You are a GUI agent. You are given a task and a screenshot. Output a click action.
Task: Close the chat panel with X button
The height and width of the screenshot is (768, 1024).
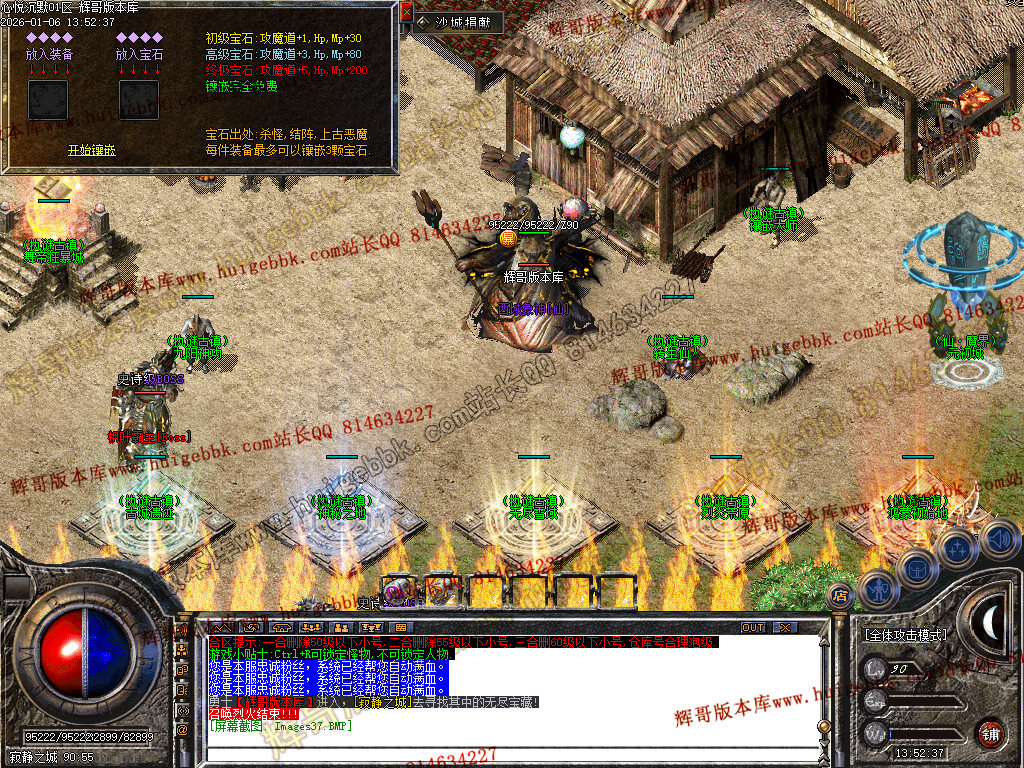[x=785, y=627]
